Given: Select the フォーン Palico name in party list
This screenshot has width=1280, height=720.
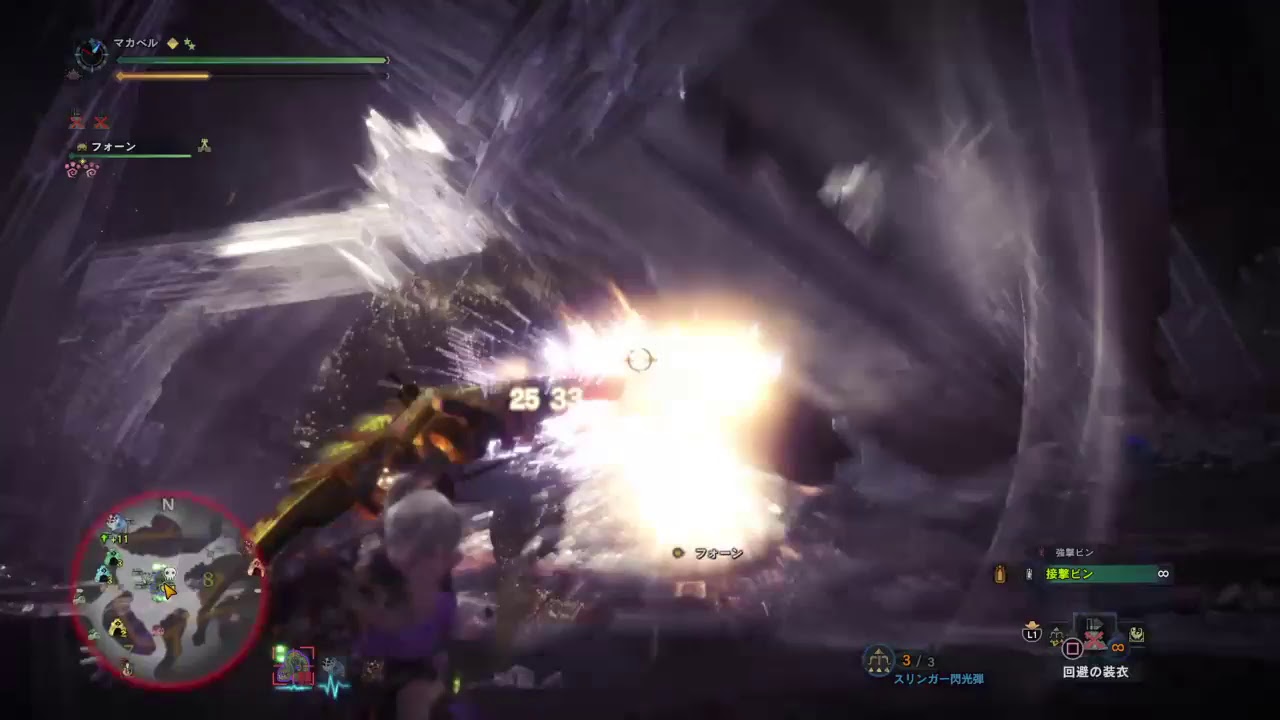Looking at the screenshot, I should pyautogui.click(x=113, y=147).
